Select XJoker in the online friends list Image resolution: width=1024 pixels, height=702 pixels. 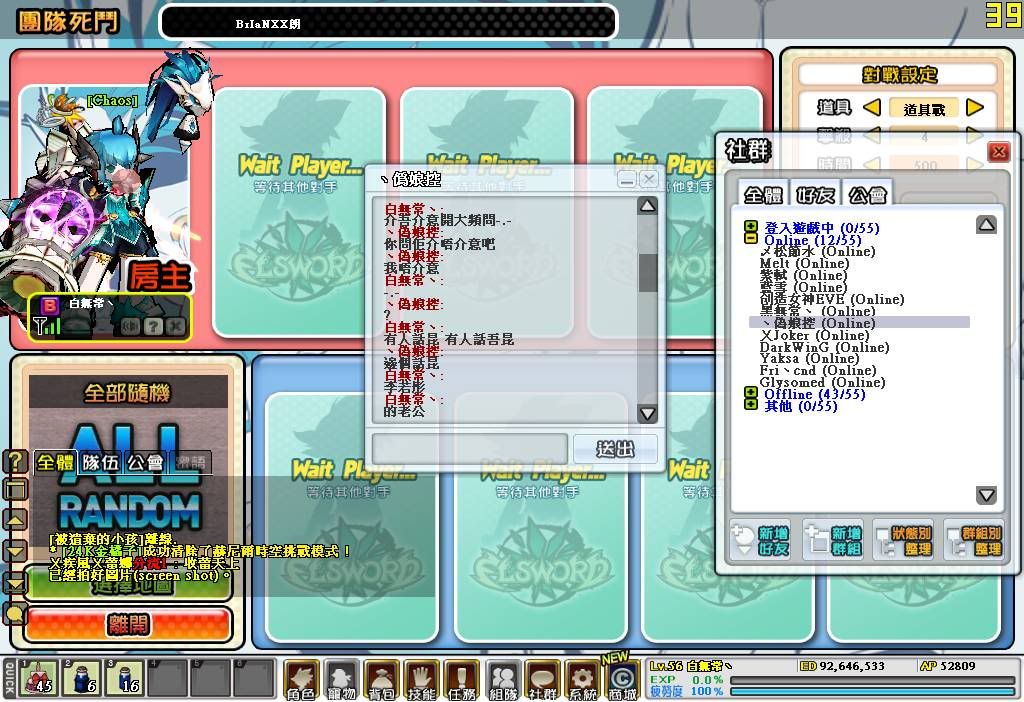coord(800,335)
